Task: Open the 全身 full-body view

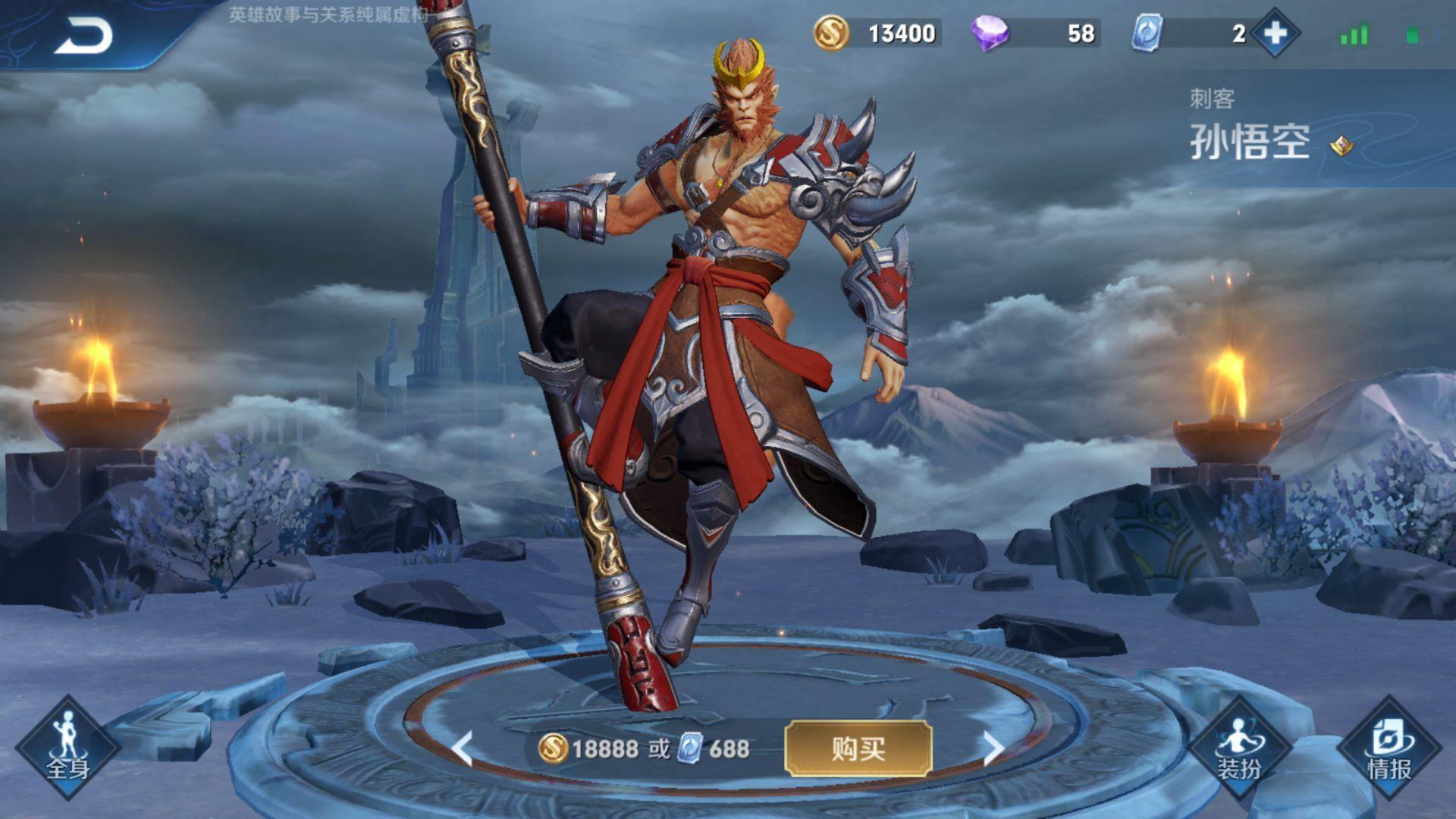Action: [x=67, y=748]
